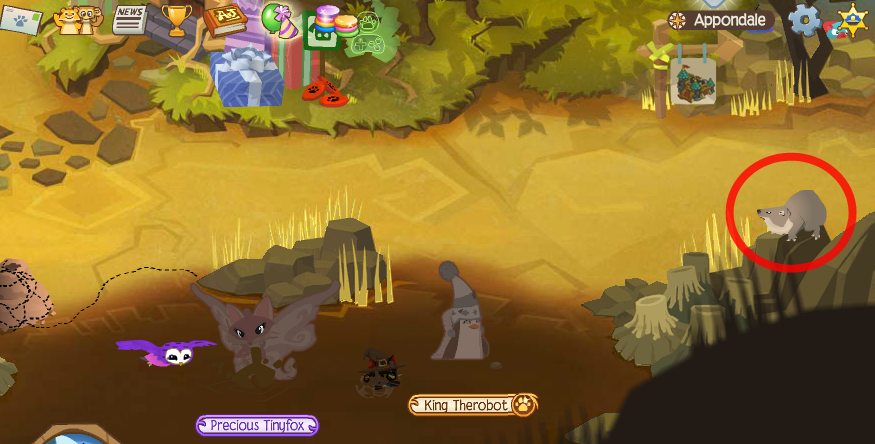Open the buddy list icon
The height and width of the screenshot is (444, 875).
[77, 20]
